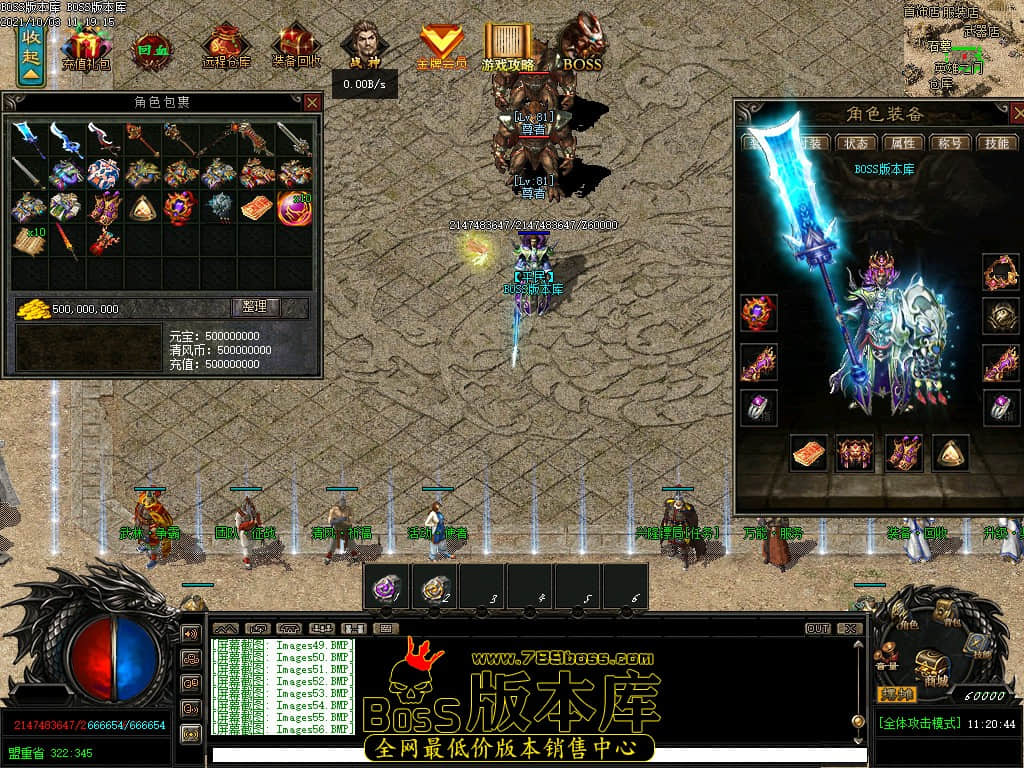The height and width of the screenshot is (768, 1024).
Task: Show the 技能 skills tab
Action: click(995, 143)
